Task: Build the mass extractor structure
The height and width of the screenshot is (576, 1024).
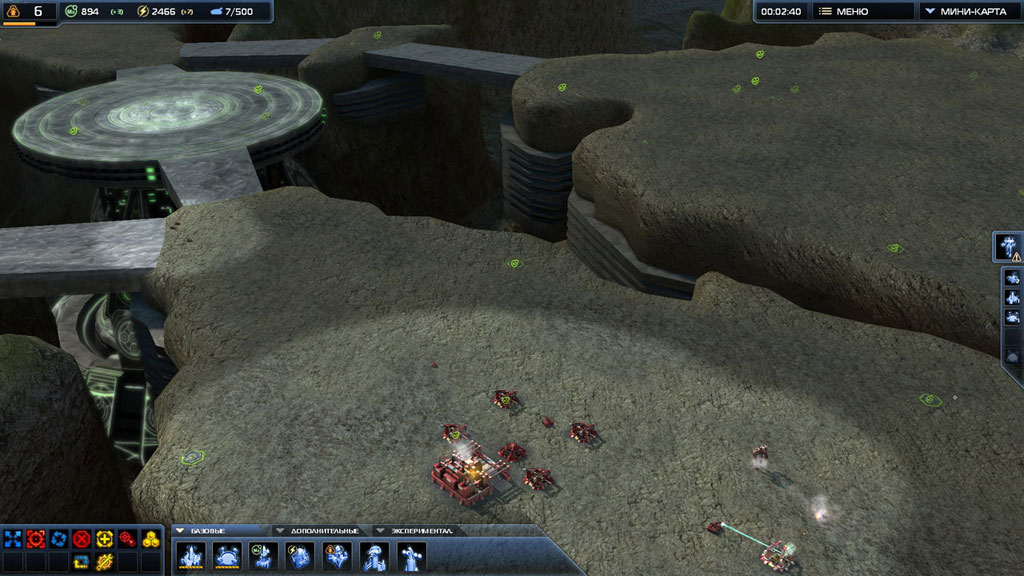Action: (x=264, y=556)
